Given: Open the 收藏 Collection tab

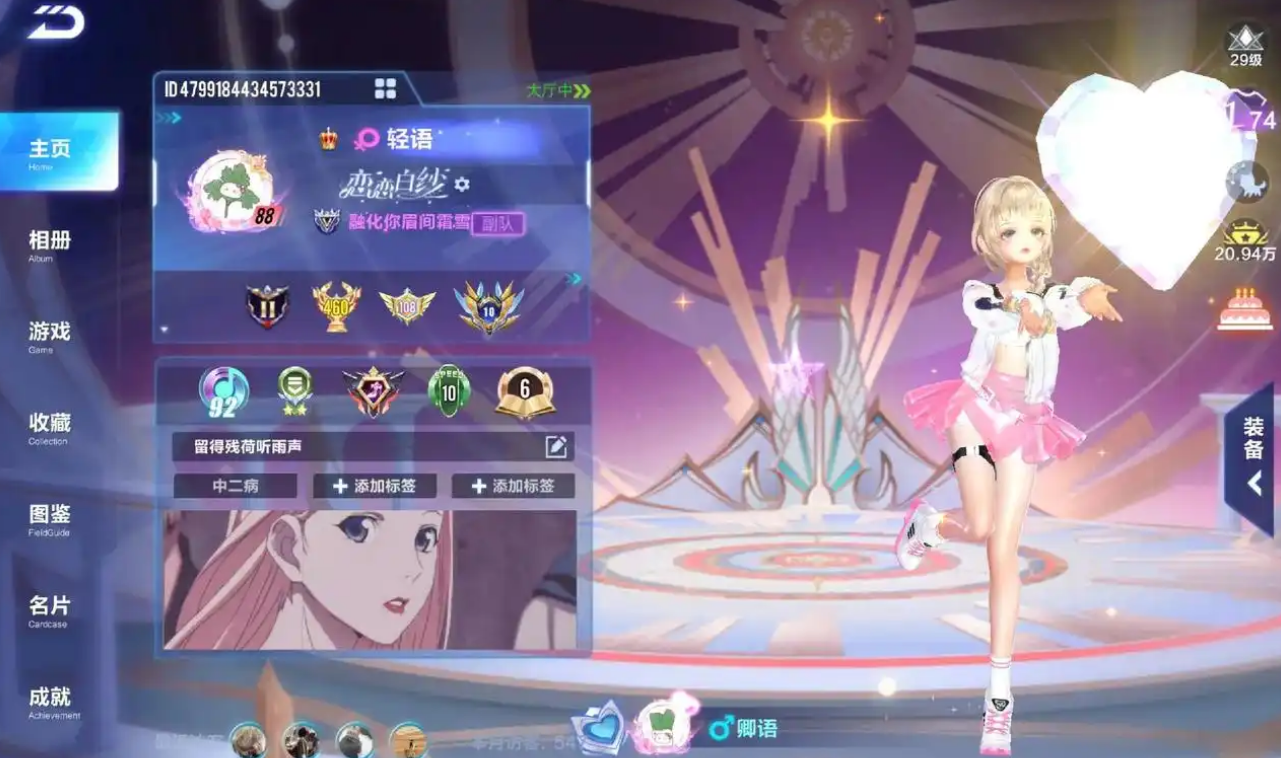Looking at the screenshot, I should click(x=50, y=426).
